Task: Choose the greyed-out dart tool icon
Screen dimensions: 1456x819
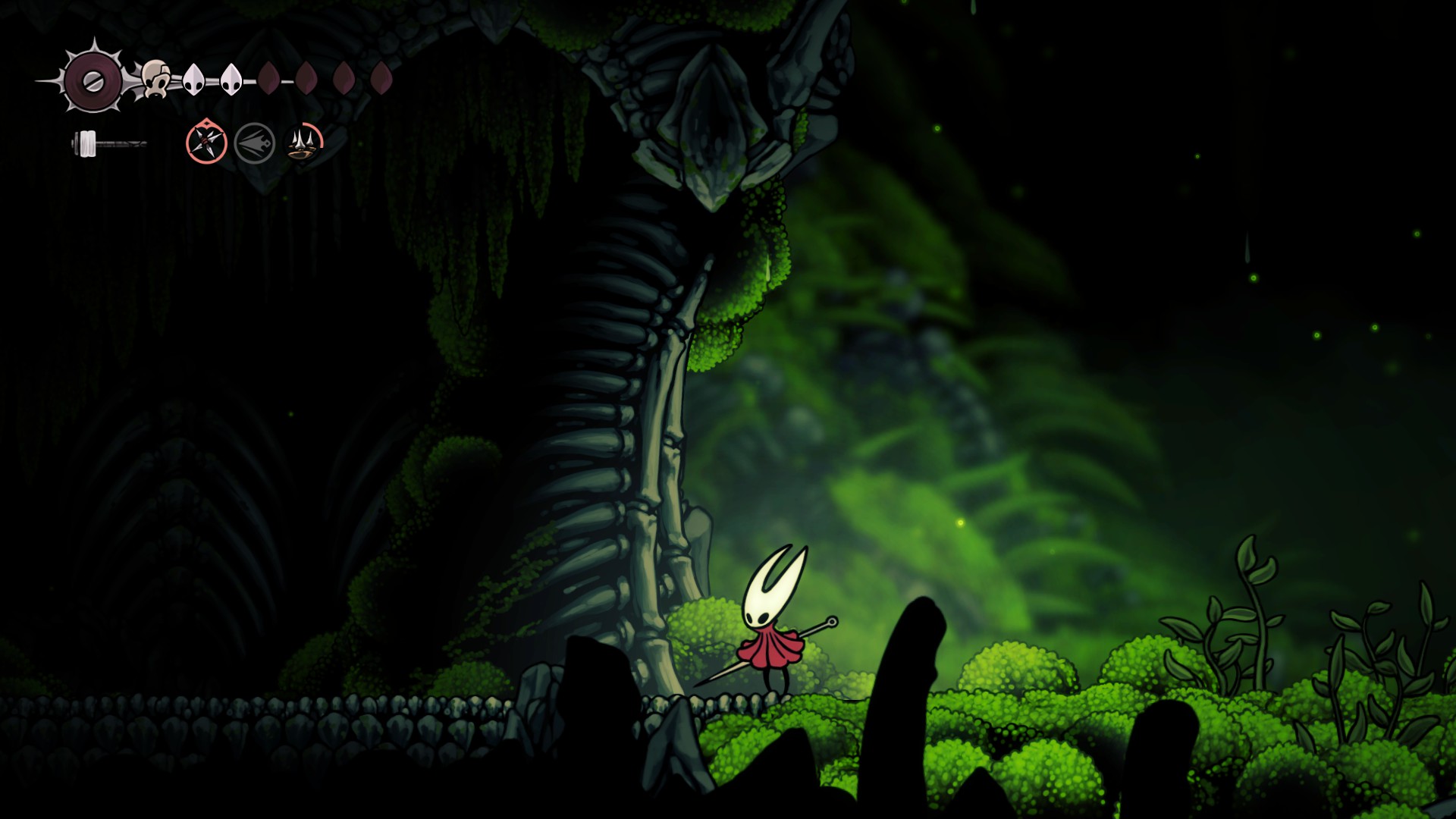Action: [x=255, y=143]
